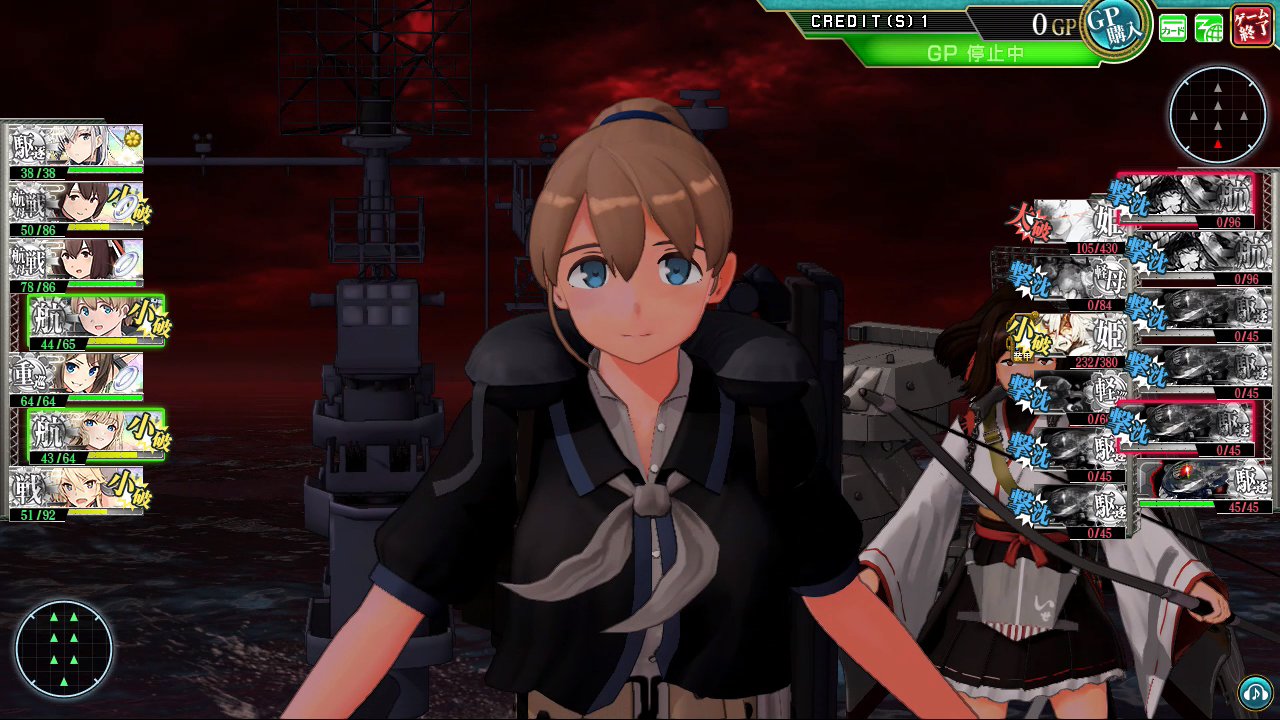The height and width of the screenshot is (720, 1280).
Task: Pick the aviation battleship card at 78/86 HP
Action: (76, 265)
